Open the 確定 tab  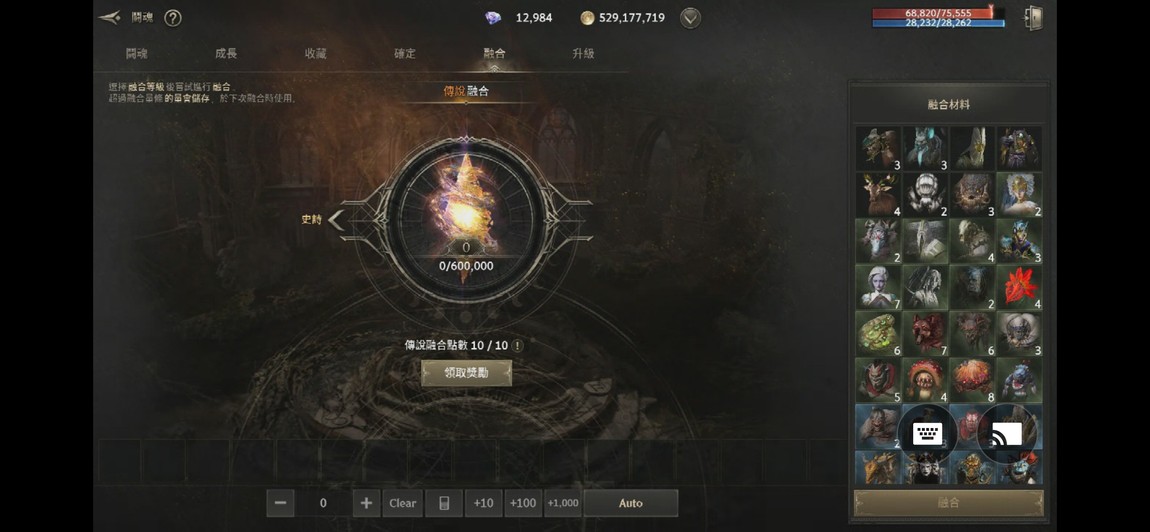405,53
